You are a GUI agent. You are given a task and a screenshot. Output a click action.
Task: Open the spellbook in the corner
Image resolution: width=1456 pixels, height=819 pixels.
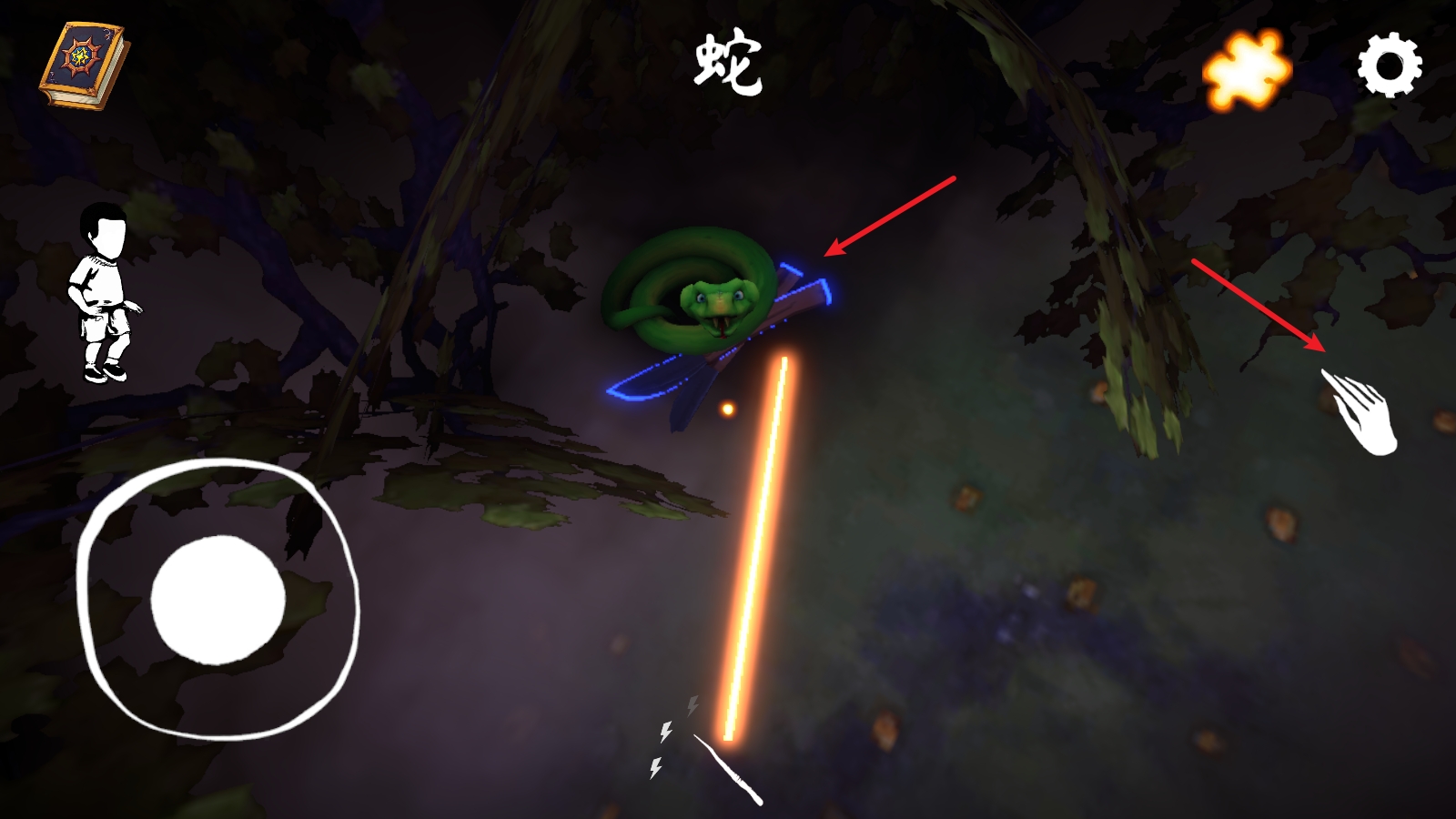[x=82, y=65]
